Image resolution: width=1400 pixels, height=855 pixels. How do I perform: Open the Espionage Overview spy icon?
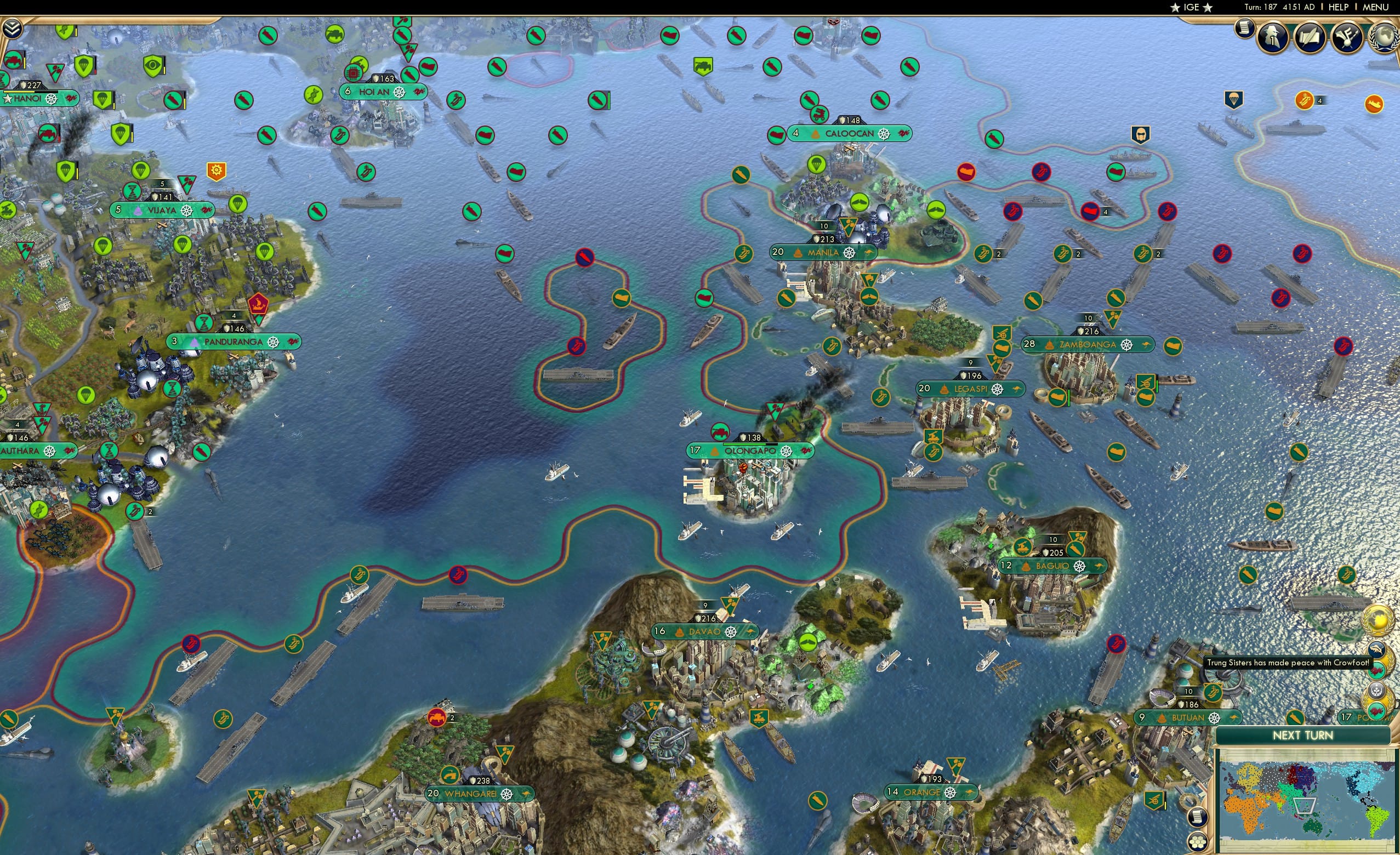1271,36
